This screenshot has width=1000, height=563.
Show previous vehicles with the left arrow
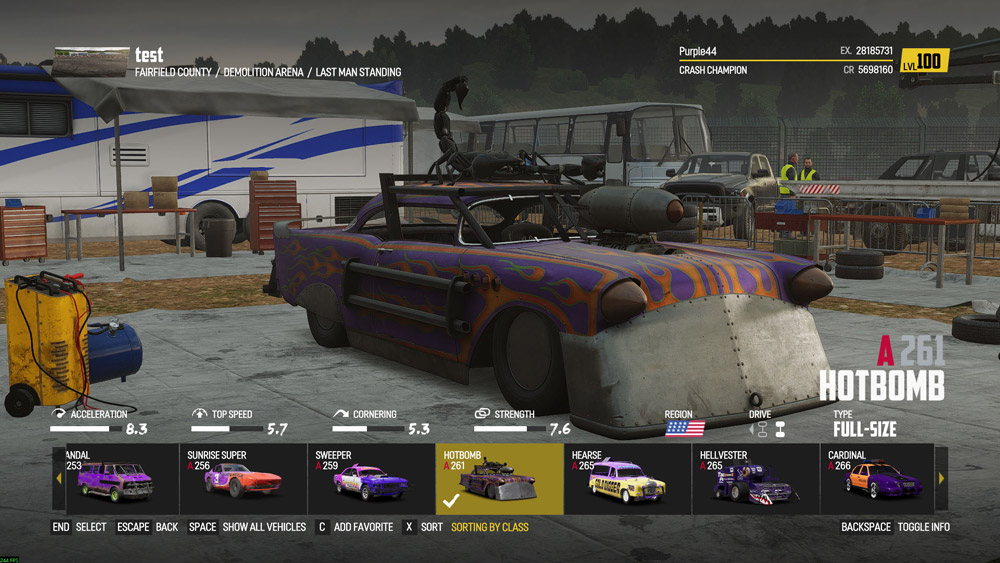point(59,479)
